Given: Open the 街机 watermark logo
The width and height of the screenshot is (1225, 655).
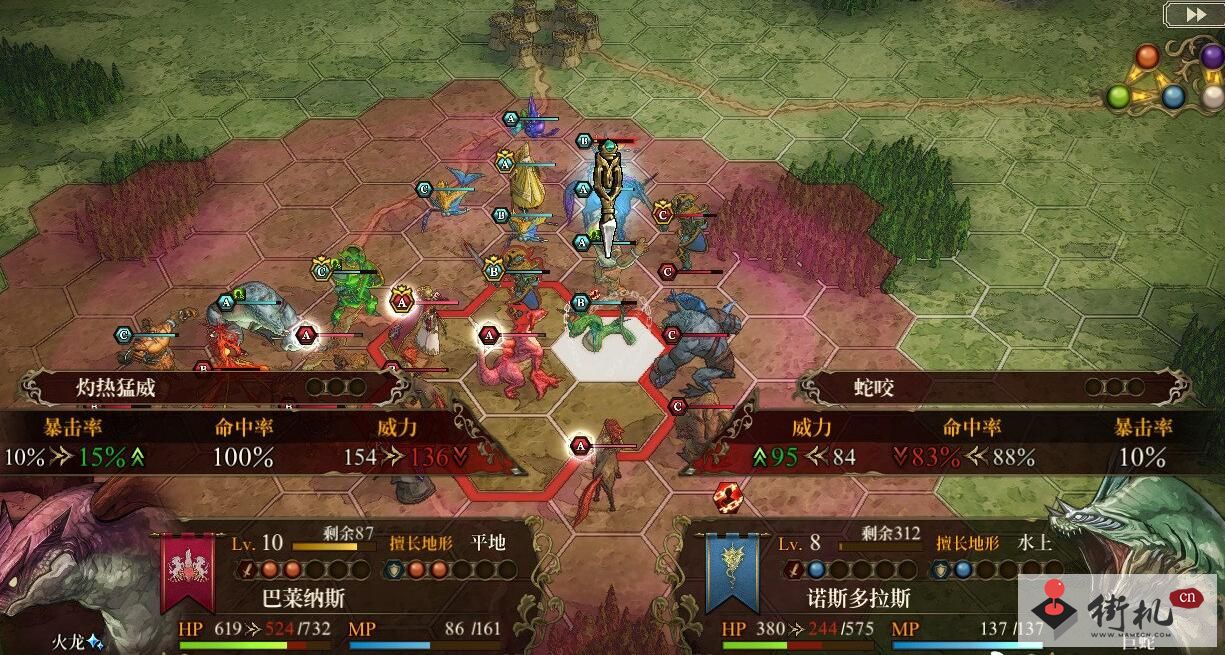Looking at the screenshot, I should point(1118,610).
